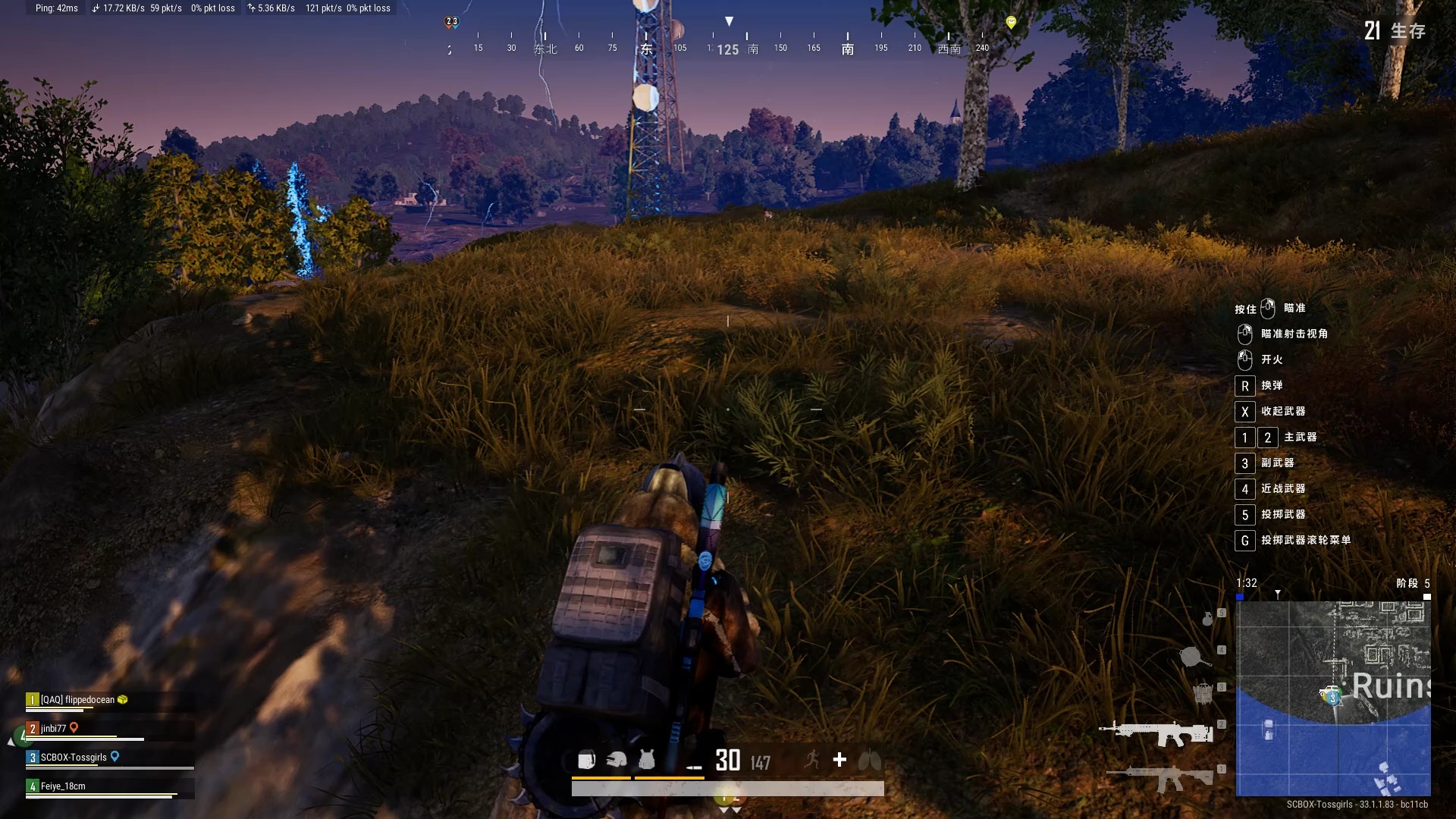Open the minimap showing Ruins
Image resolution: width=1456 pixels, height=819 pixels.
coord(1333,698)
